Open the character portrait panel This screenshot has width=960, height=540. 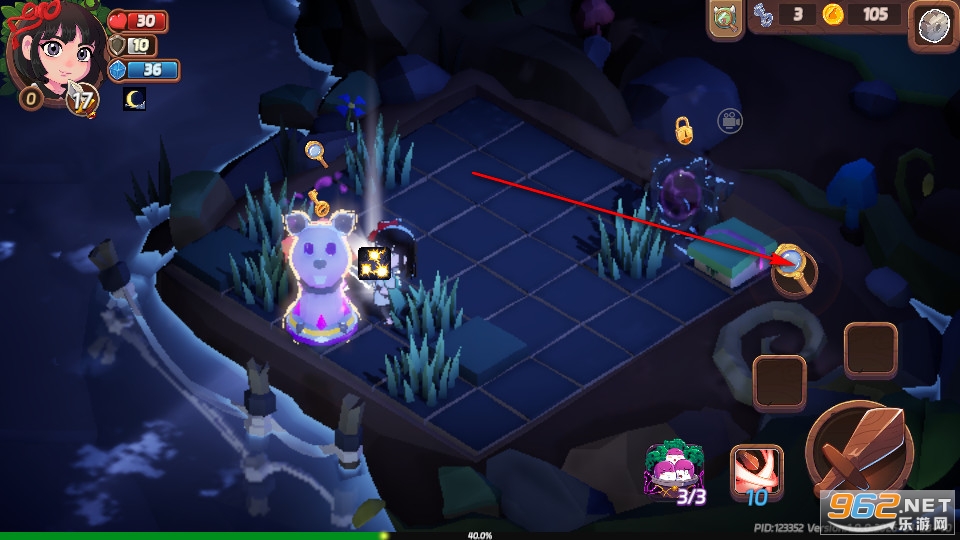pos(55,50)
